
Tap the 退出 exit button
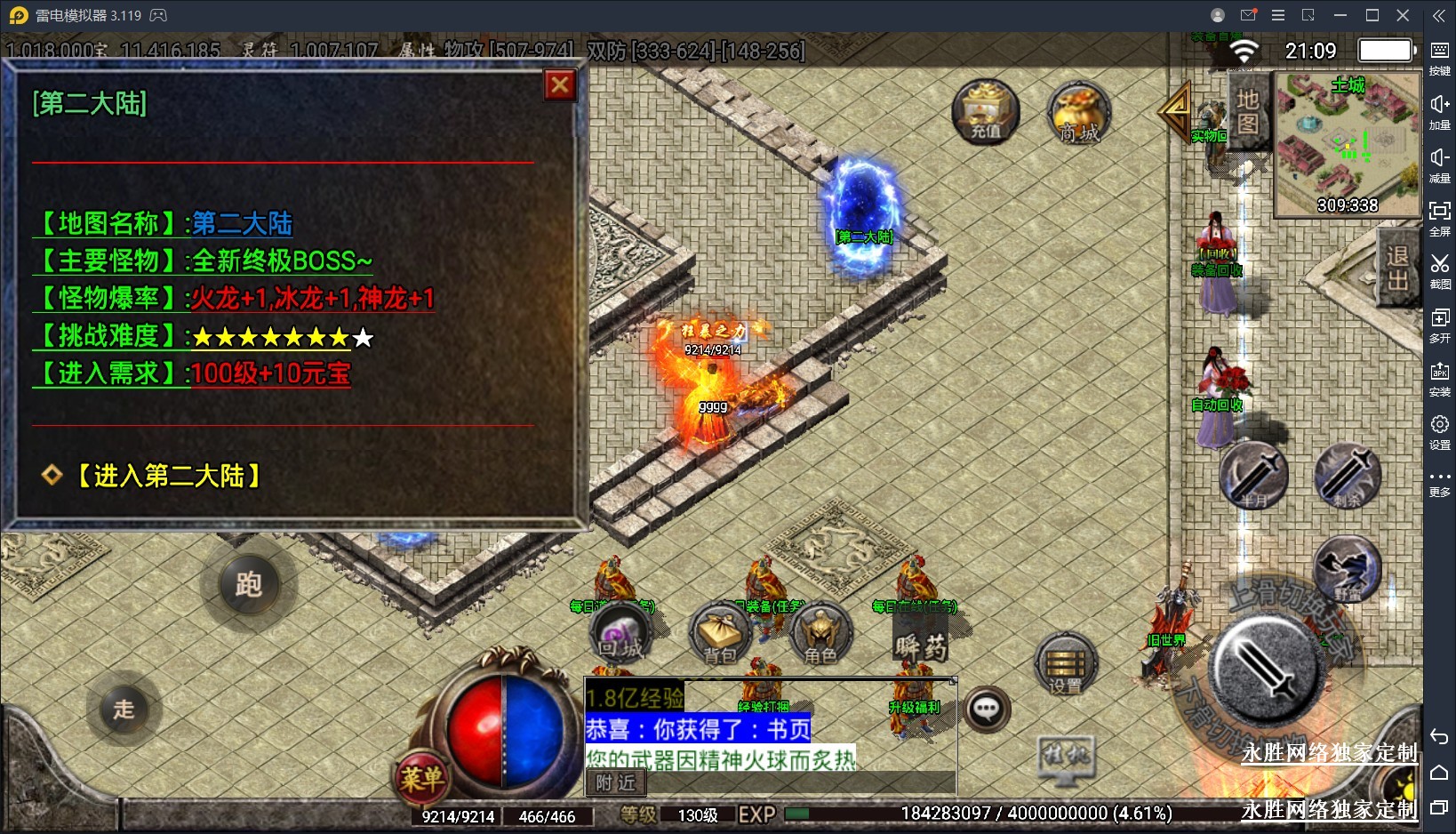1396,269
